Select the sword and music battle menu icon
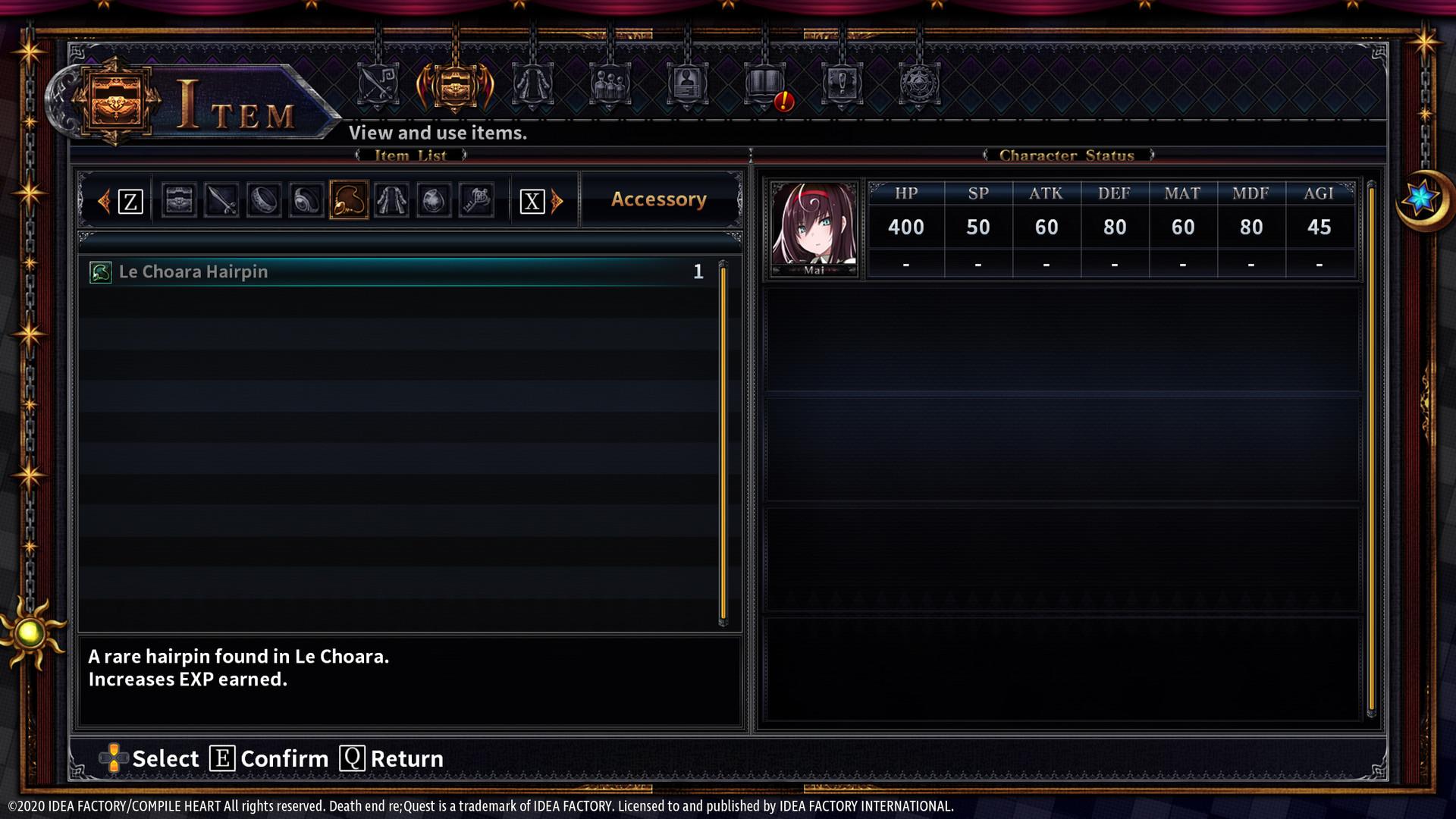This screenshot has width=1456, height=819. pyautogui.click(x=377, y=89)
